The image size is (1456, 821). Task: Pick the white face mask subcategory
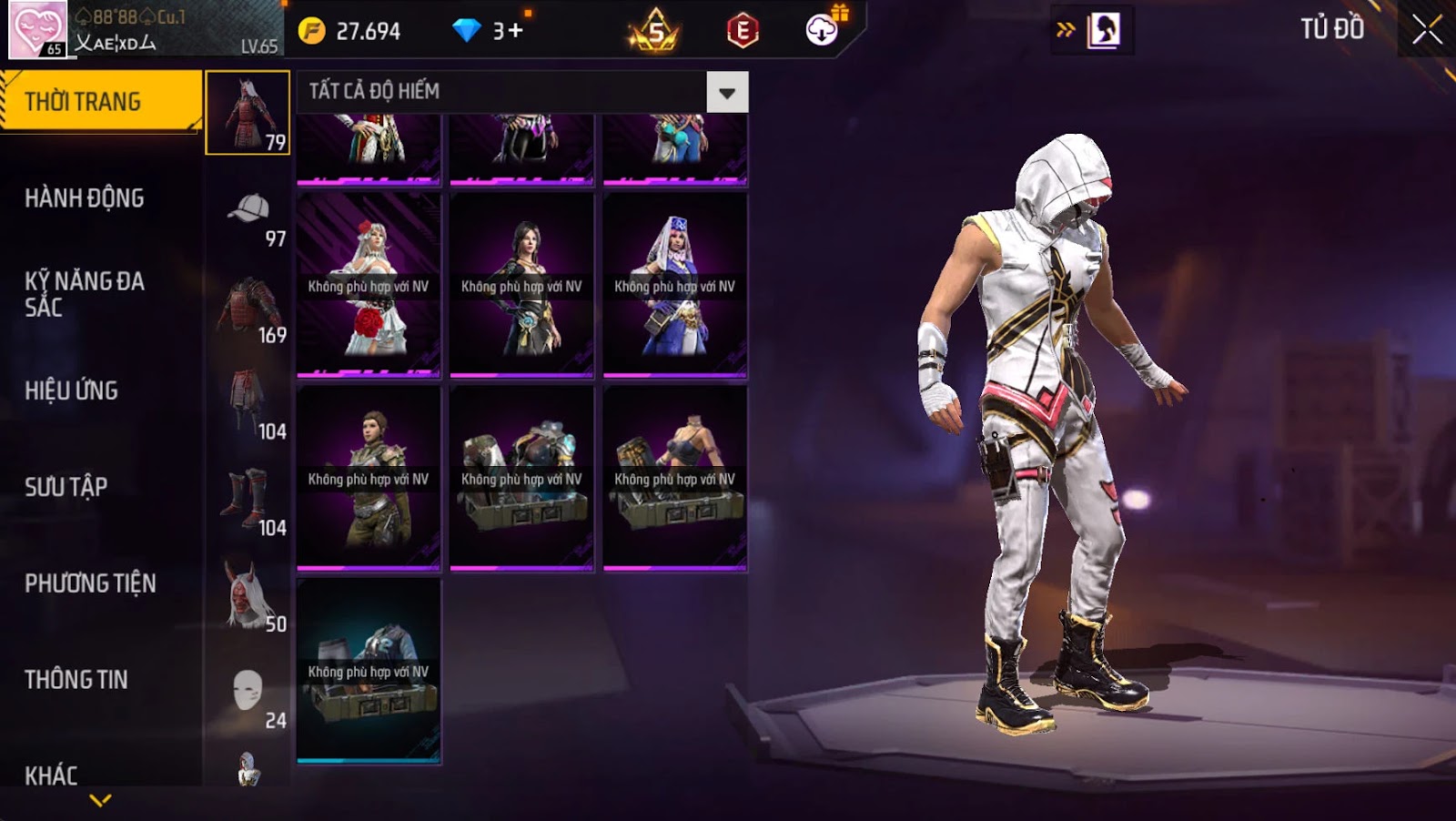coord(248,694)
